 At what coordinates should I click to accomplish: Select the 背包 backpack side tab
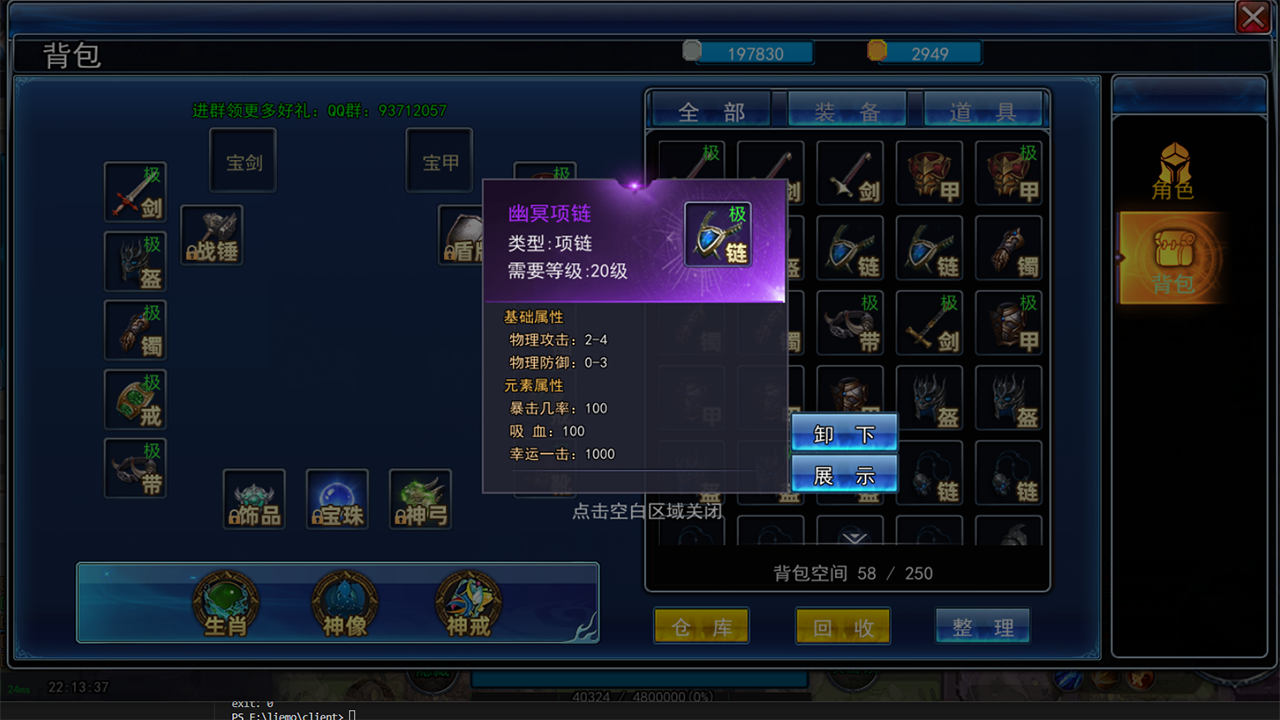(1173, 259)
